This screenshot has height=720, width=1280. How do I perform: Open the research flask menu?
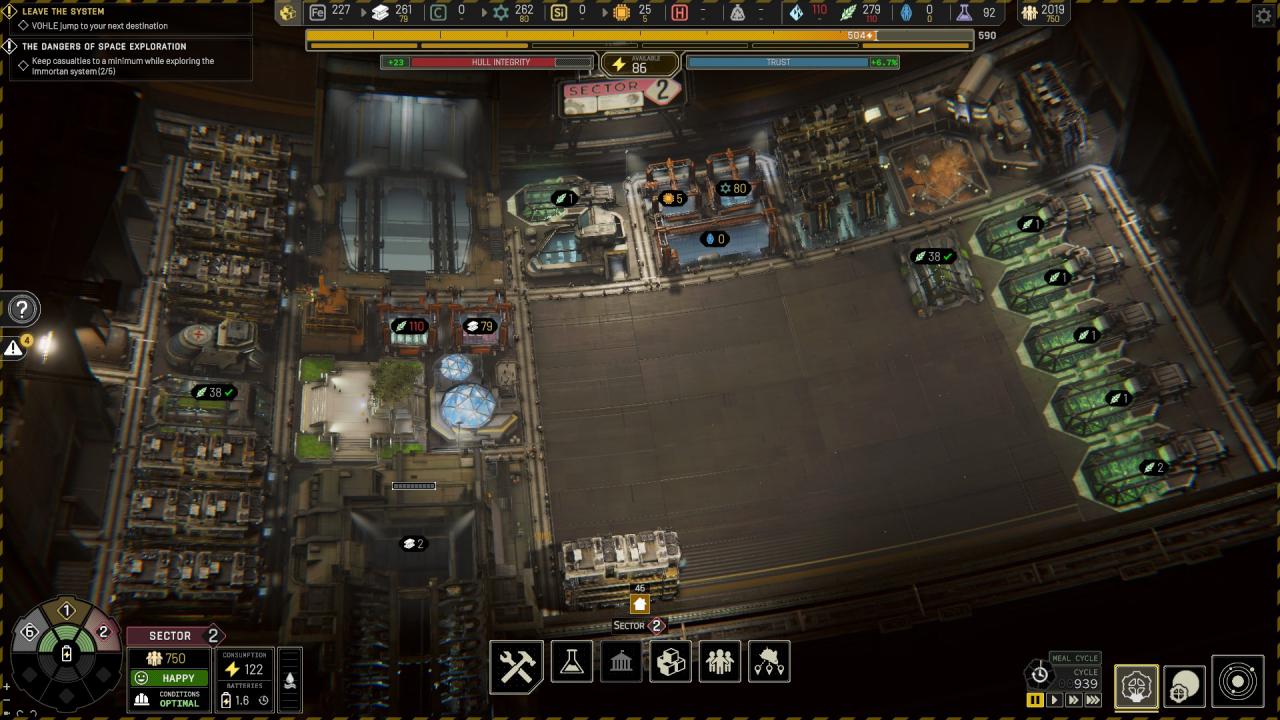tap(571, 662)
